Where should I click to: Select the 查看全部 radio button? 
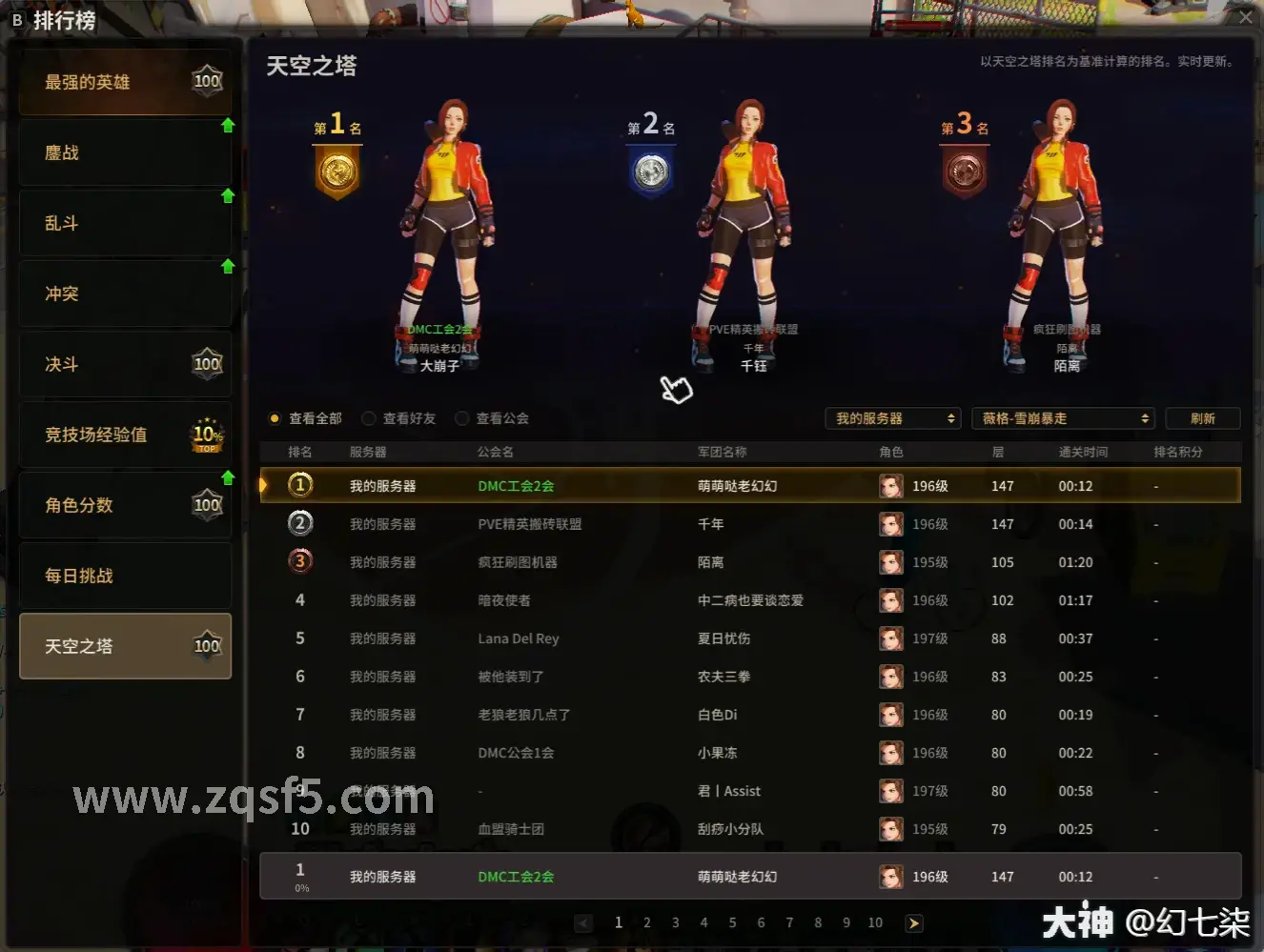[x=275, y=417]
